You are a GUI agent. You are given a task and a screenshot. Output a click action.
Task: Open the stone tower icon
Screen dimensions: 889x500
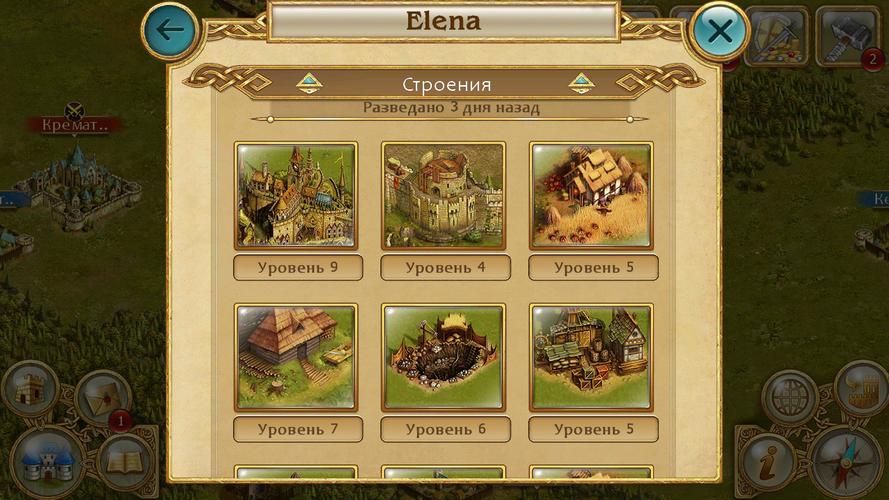(x=29, y=389)
